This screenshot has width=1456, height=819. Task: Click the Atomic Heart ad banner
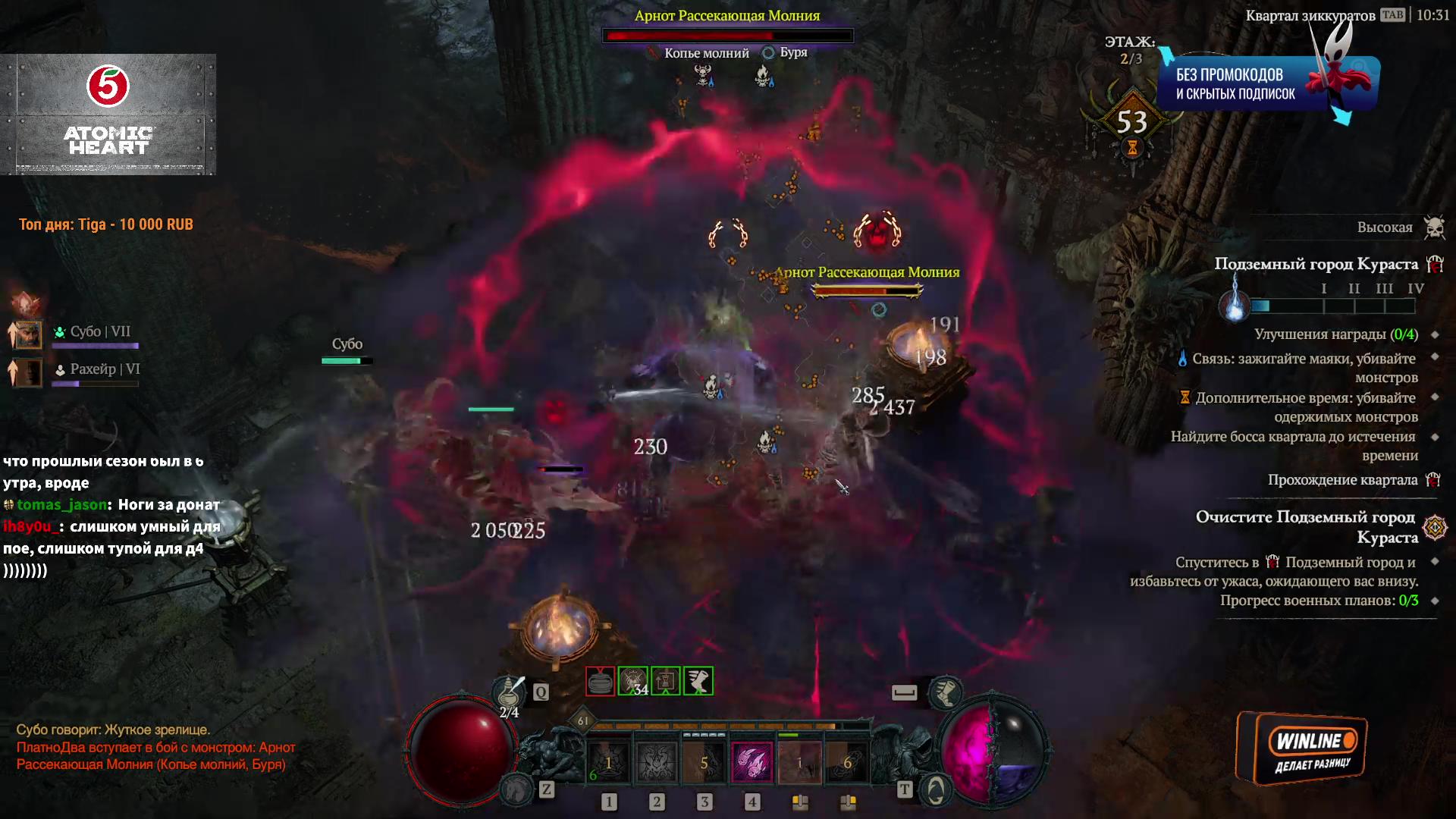click(x=108, y=115)
